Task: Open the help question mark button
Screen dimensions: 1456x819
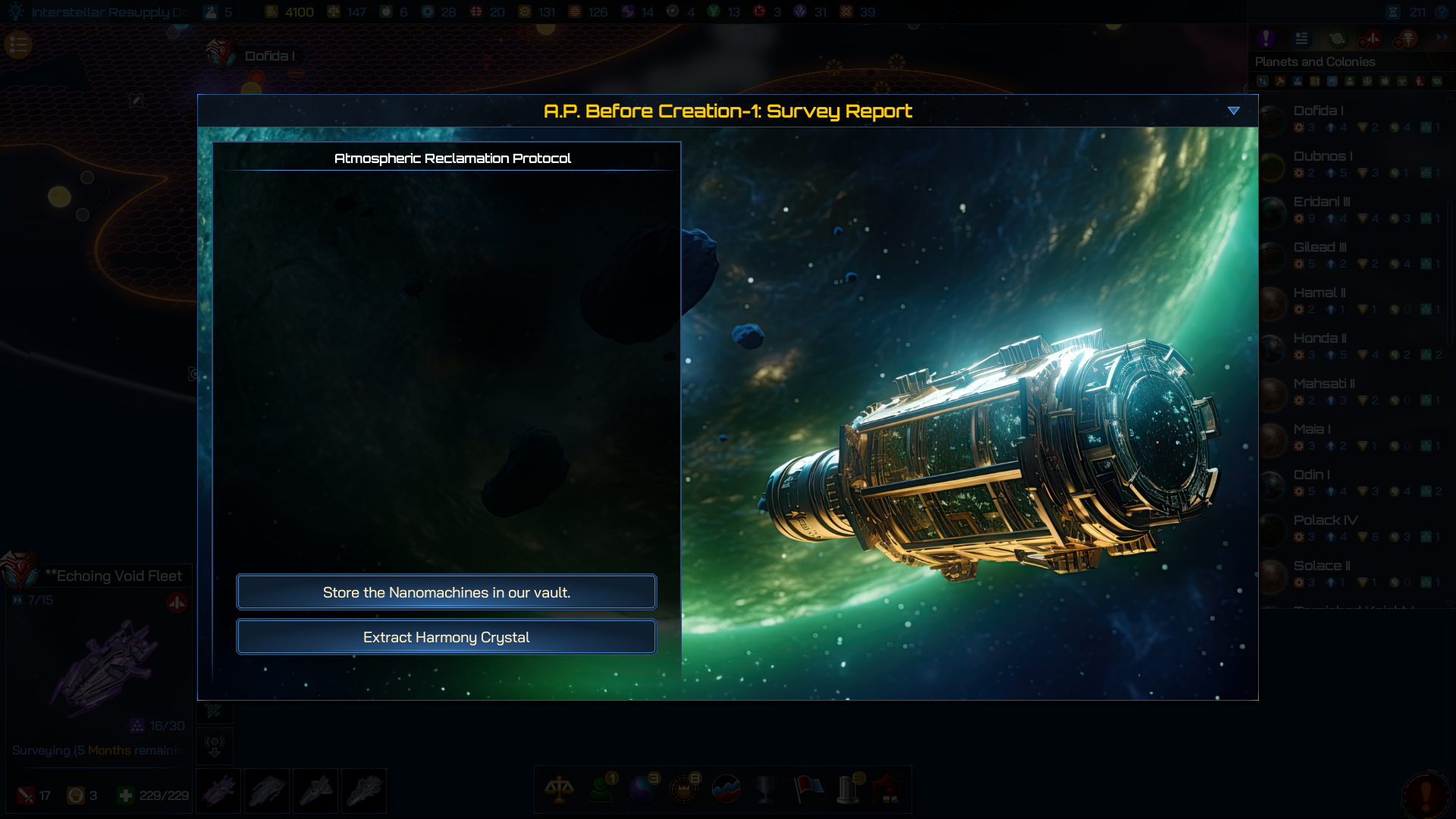Action: (x=1442, y=12)
